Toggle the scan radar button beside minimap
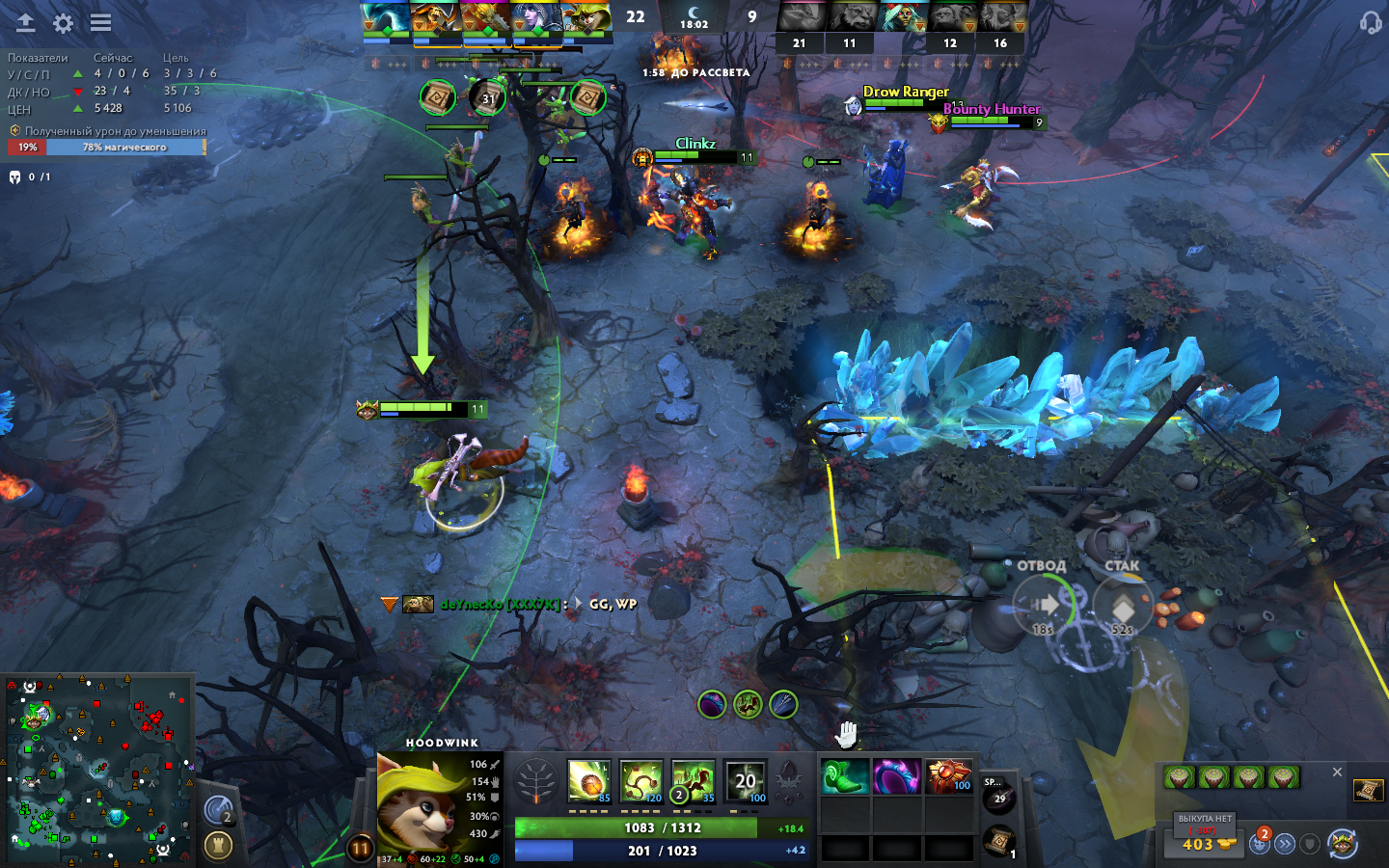Viewport: 1389px width, 868px height. [x=219, y=812]
